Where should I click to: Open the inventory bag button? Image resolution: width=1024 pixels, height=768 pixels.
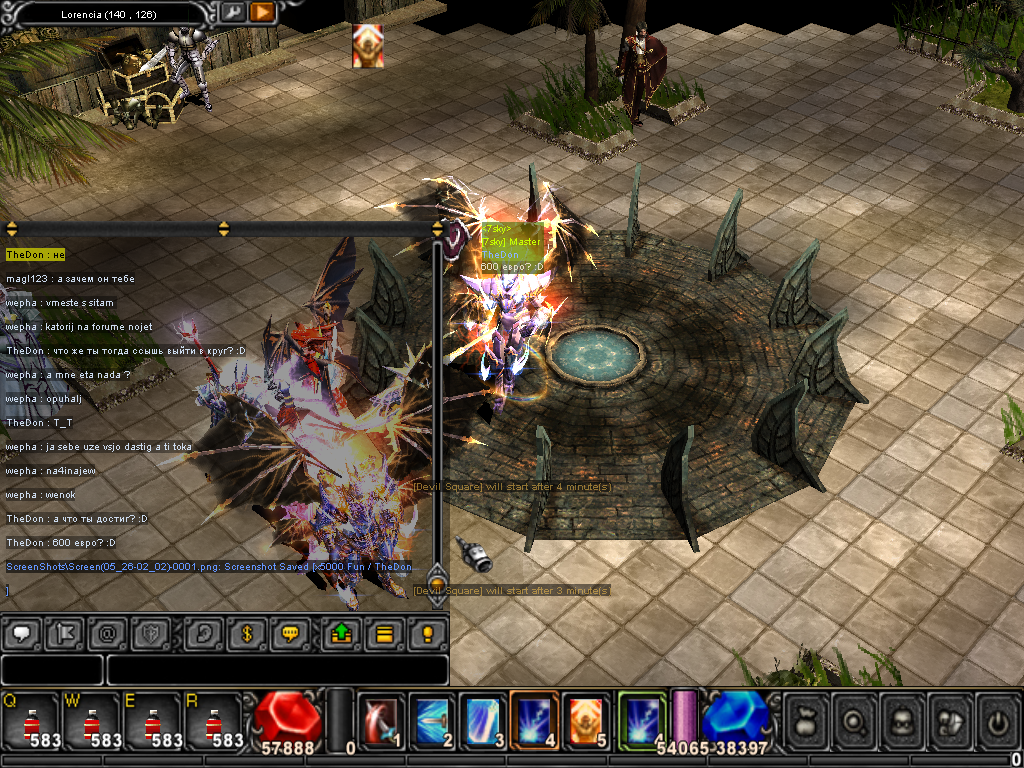[x=806, y=720]
